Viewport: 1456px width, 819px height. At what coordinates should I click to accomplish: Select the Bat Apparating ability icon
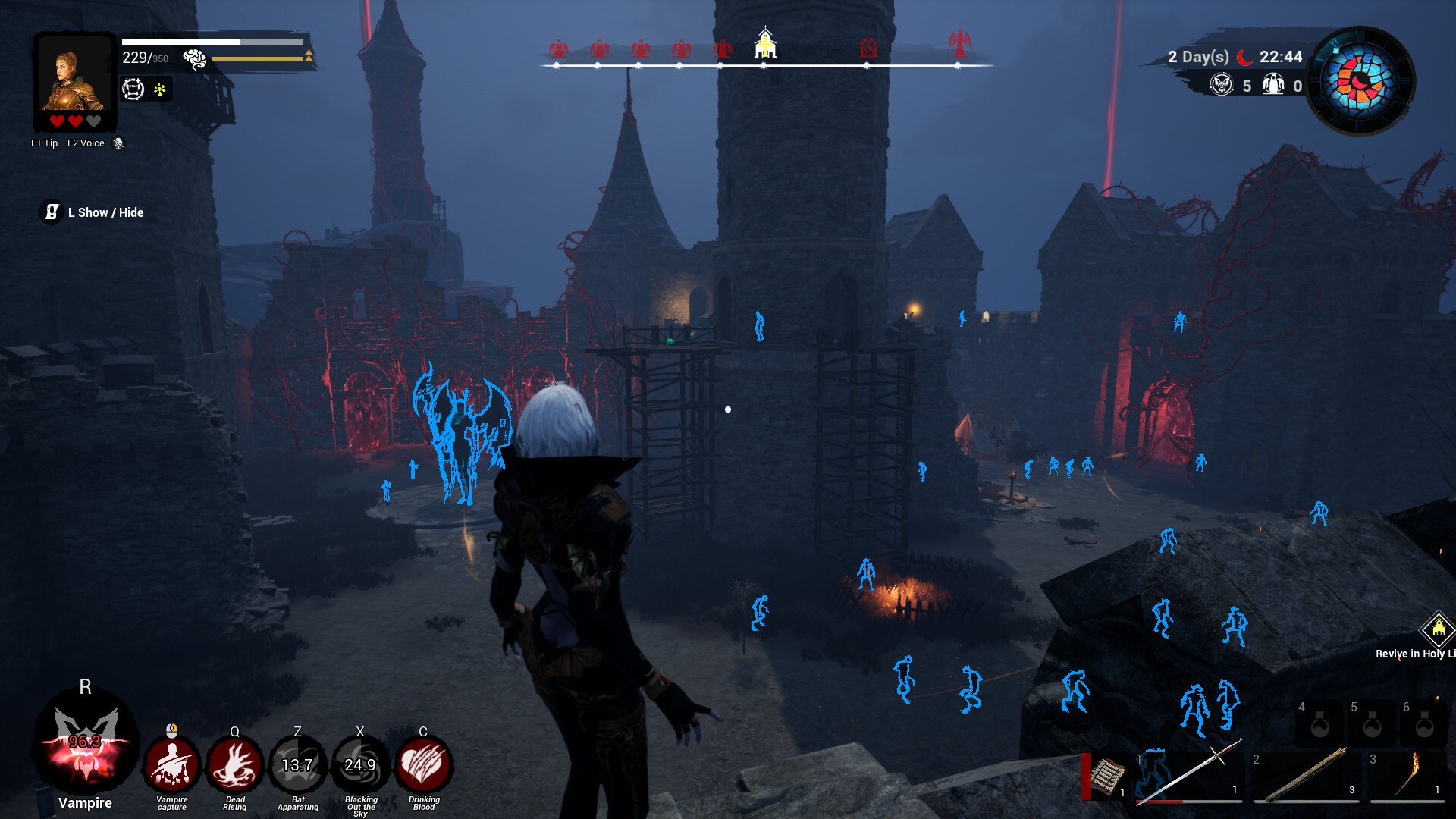297,765
